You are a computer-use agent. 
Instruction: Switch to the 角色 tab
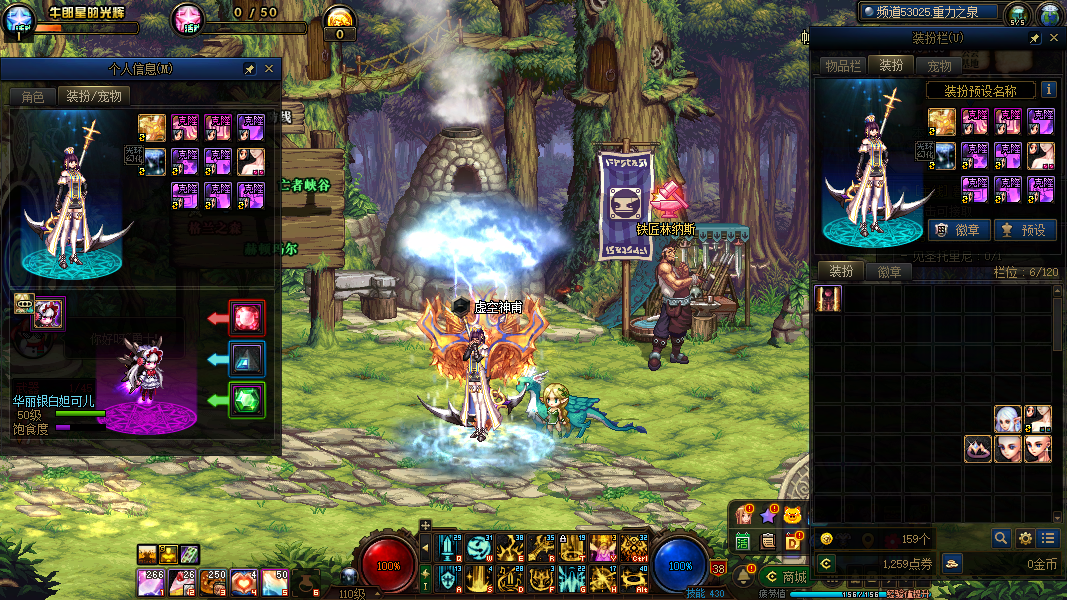(x=33, y=97)
